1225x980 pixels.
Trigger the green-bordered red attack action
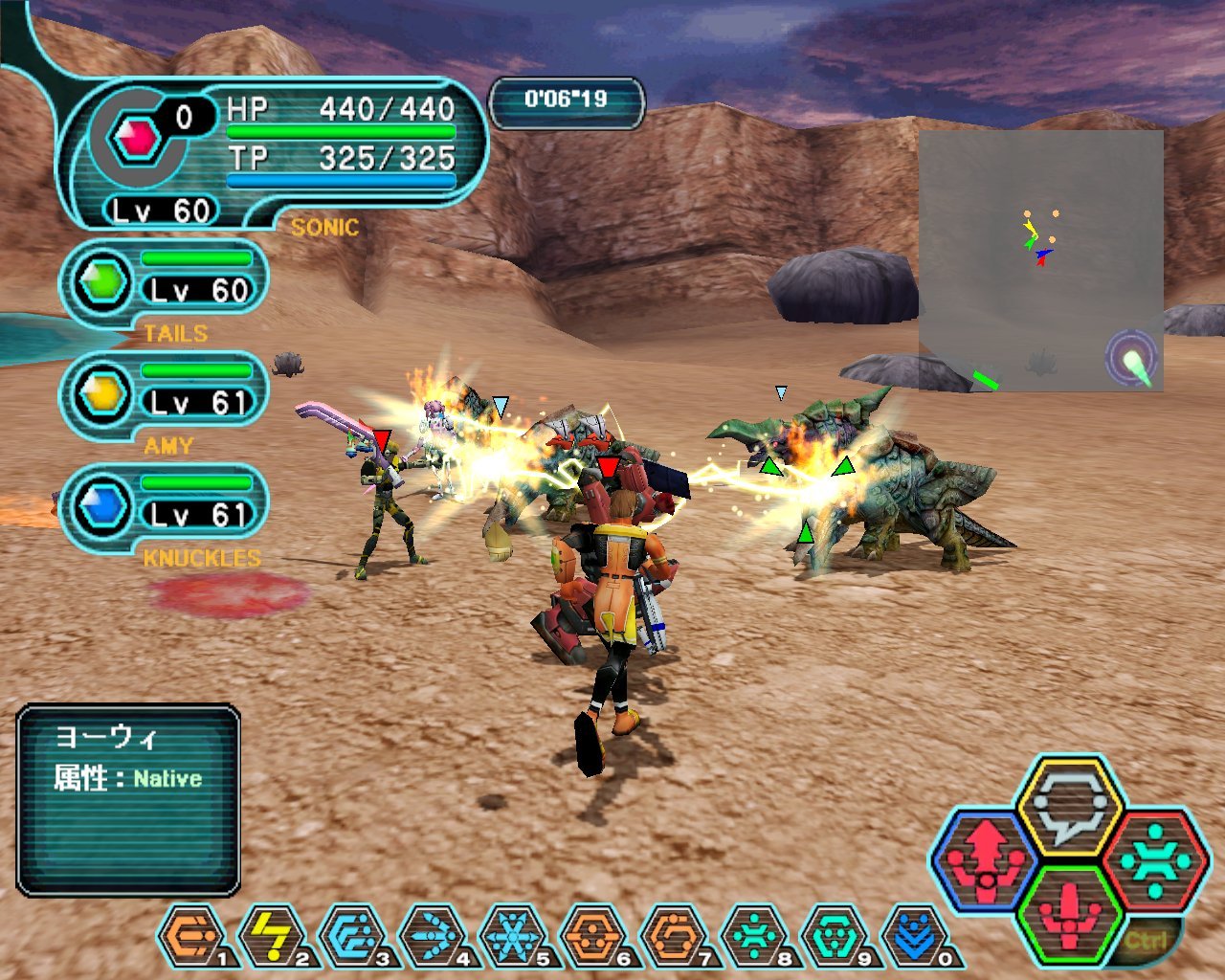click(1069, 913)
